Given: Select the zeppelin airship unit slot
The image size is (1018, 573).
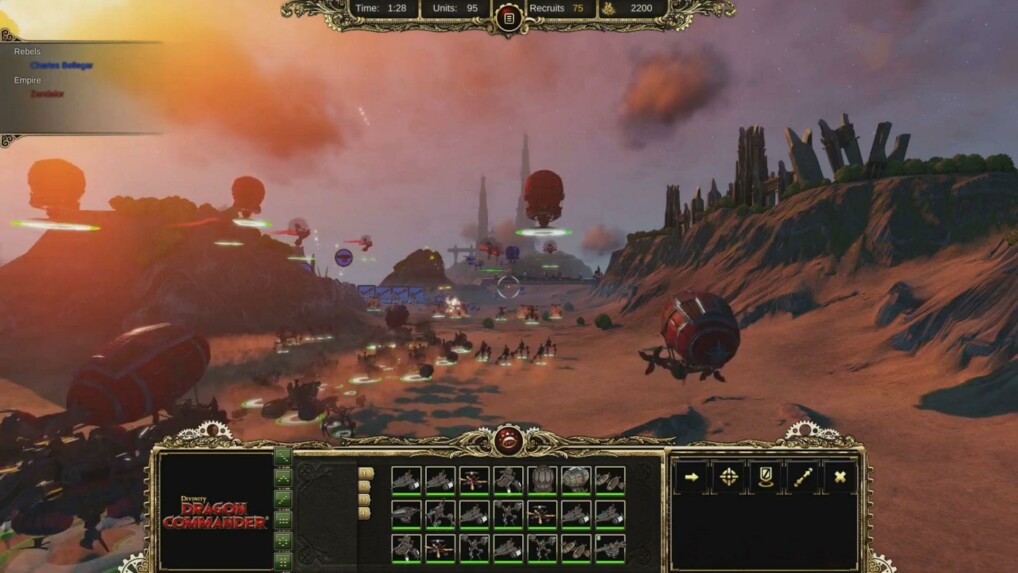Looking at the screenshot, I should tap(576, 480).
